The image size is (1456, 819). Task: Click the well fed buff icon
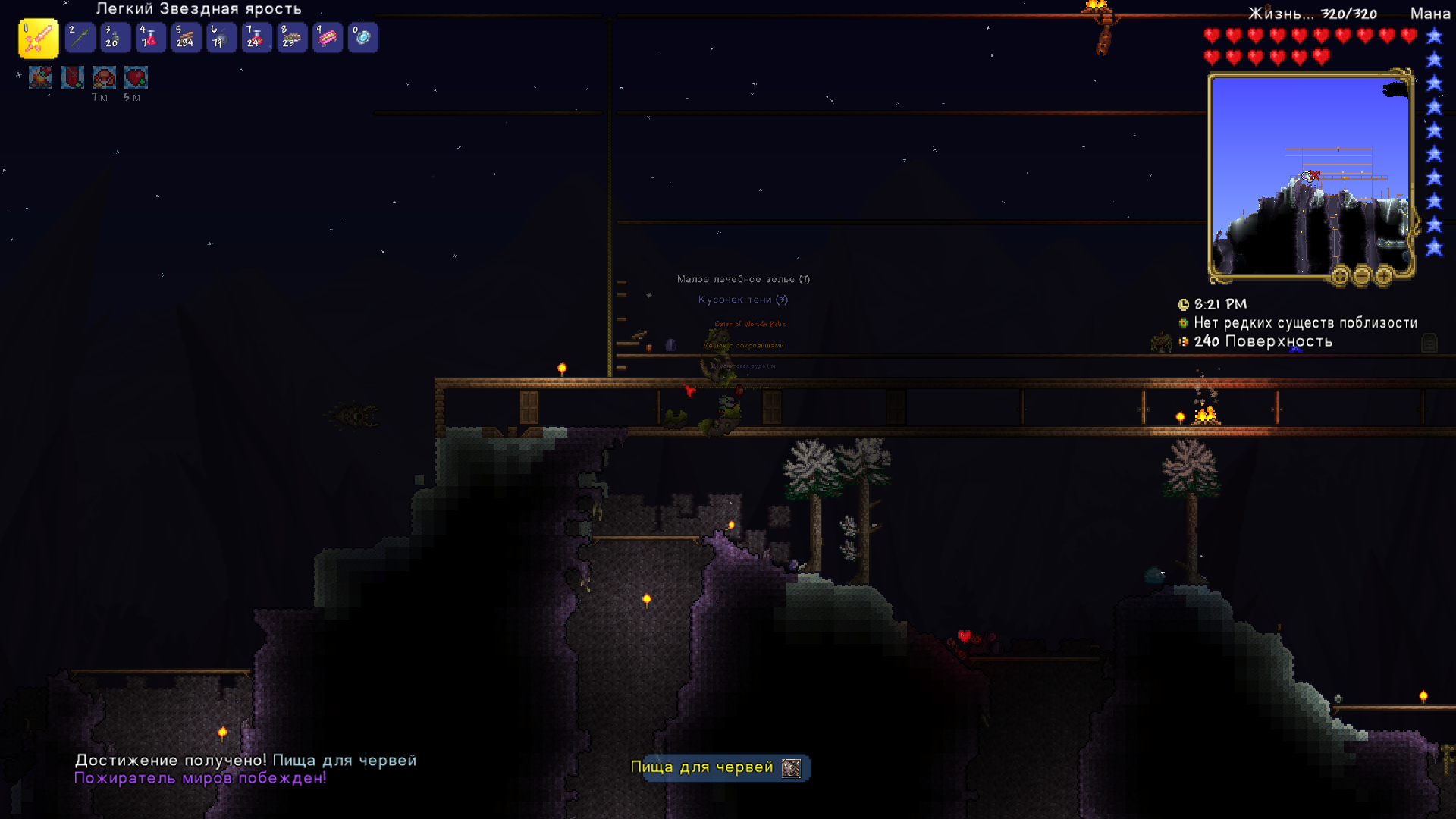[105, 77]
